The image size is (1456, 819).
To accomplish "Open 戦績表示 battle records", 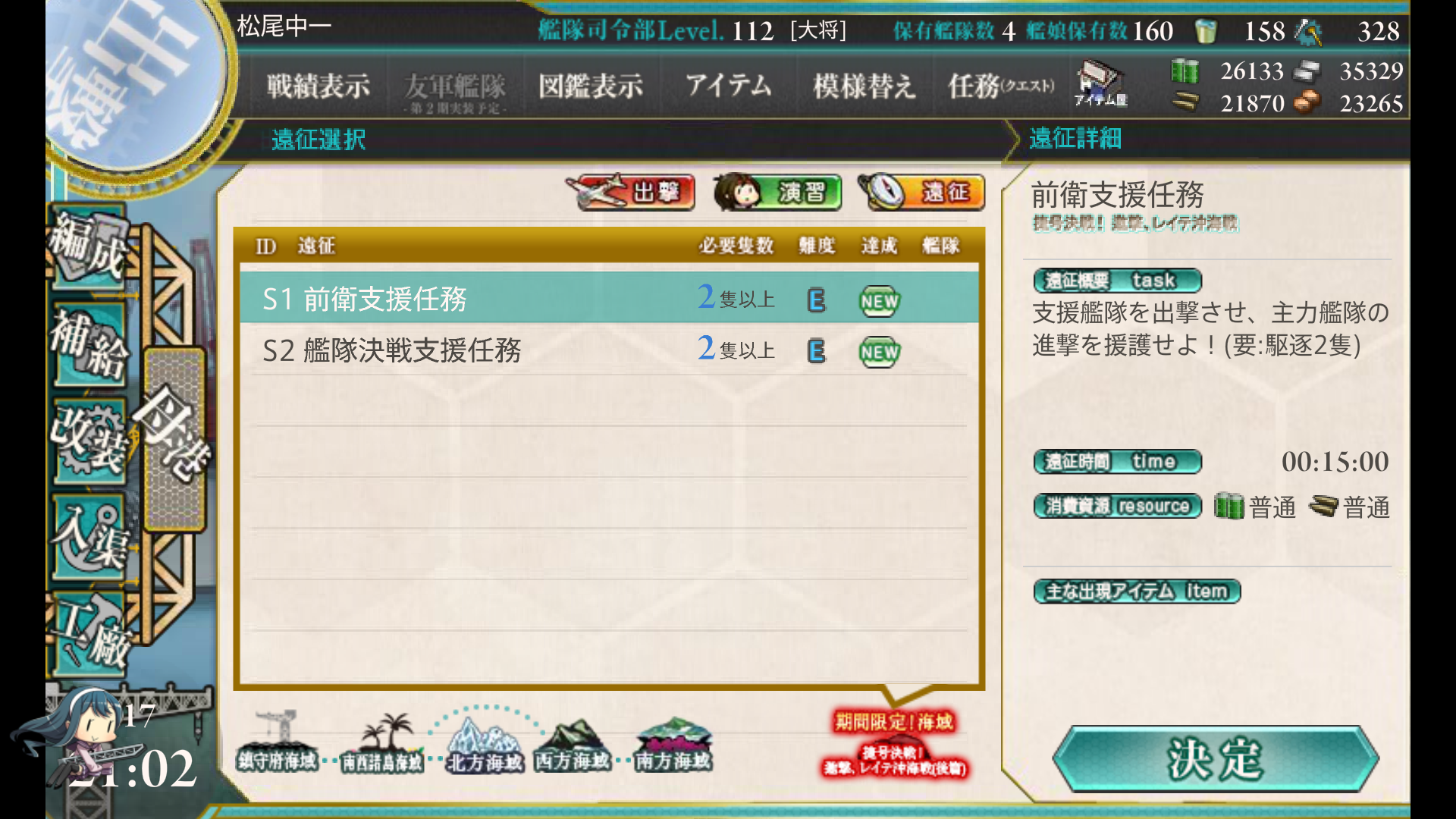I will 317,86.
